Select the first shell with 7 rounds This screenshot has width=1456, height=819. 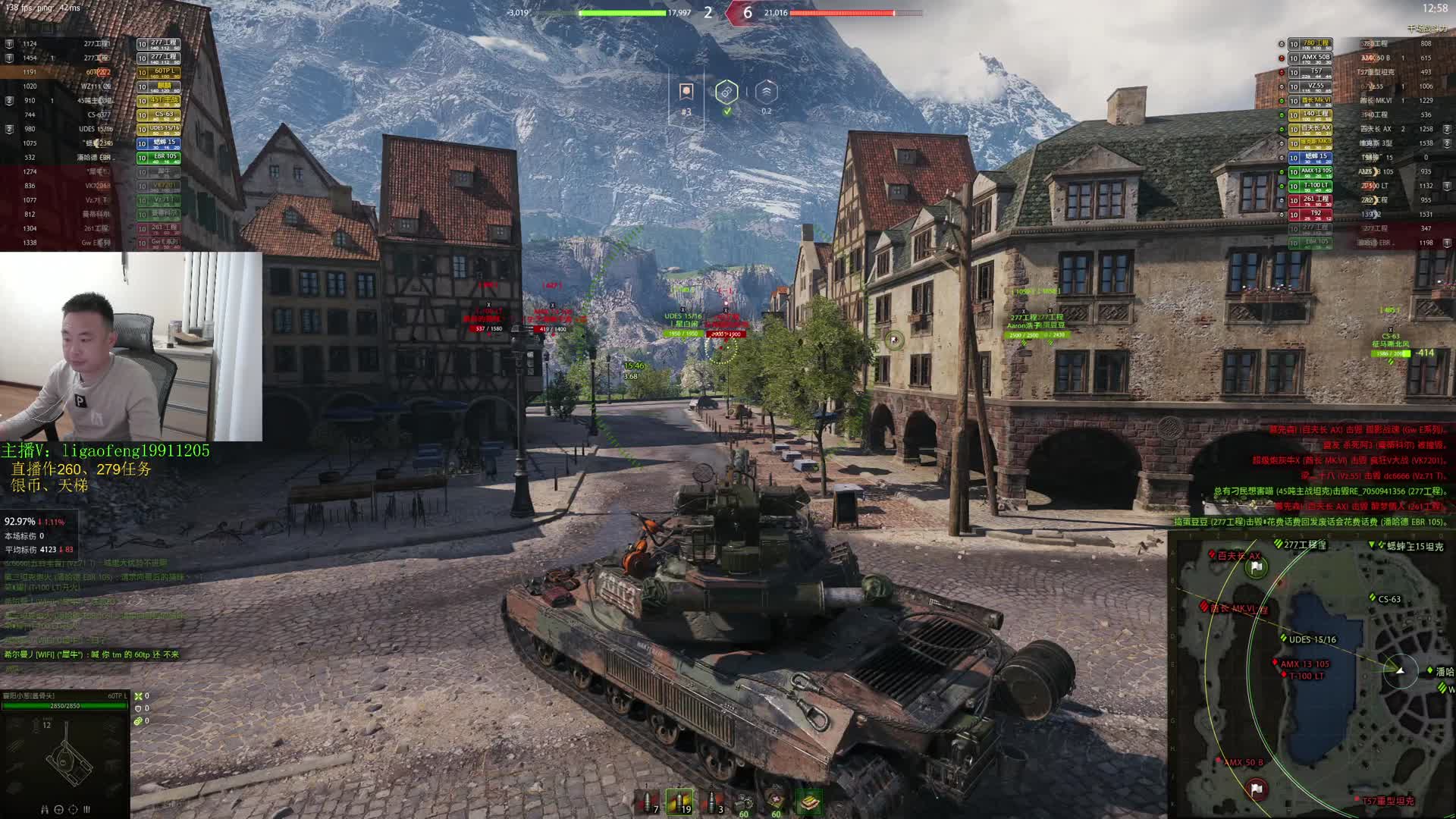pyautogui.click(x=647, y=802)
